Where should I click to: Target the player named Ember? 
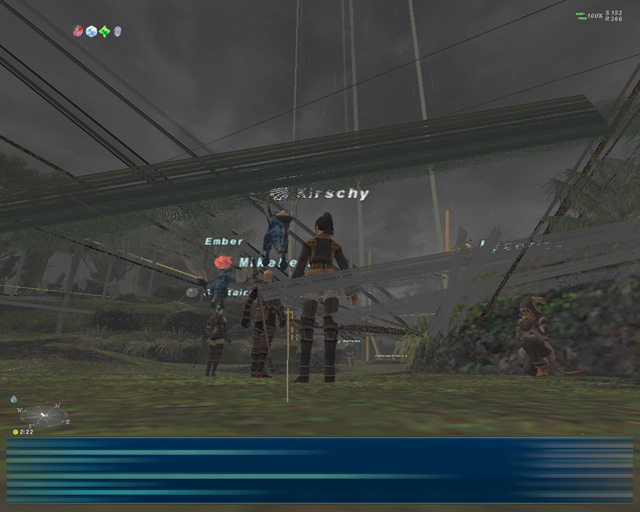[223, 241]
